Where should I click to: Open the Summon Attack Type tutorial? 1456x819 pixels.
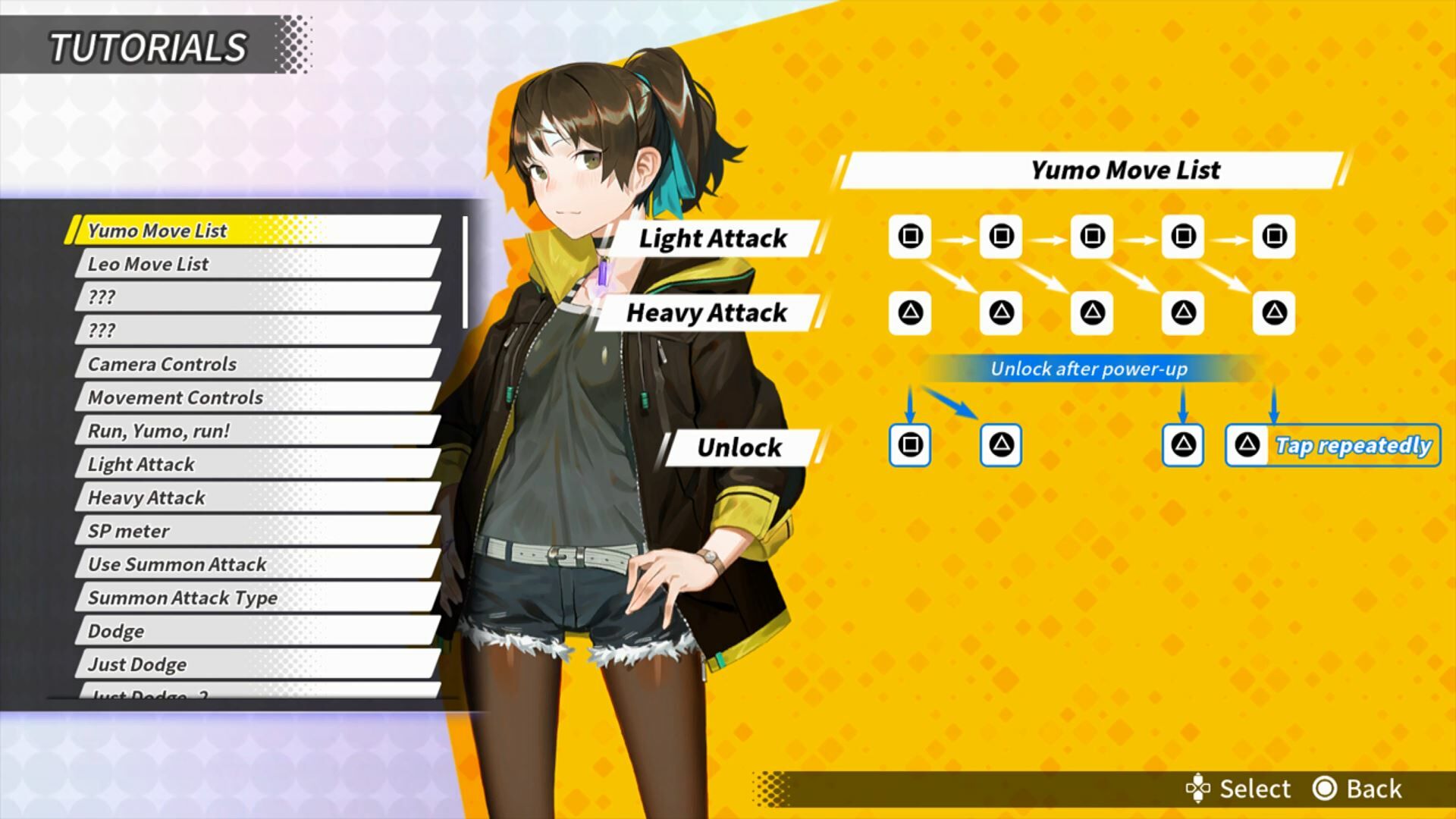pyautogui.click(x=256, y=598)
